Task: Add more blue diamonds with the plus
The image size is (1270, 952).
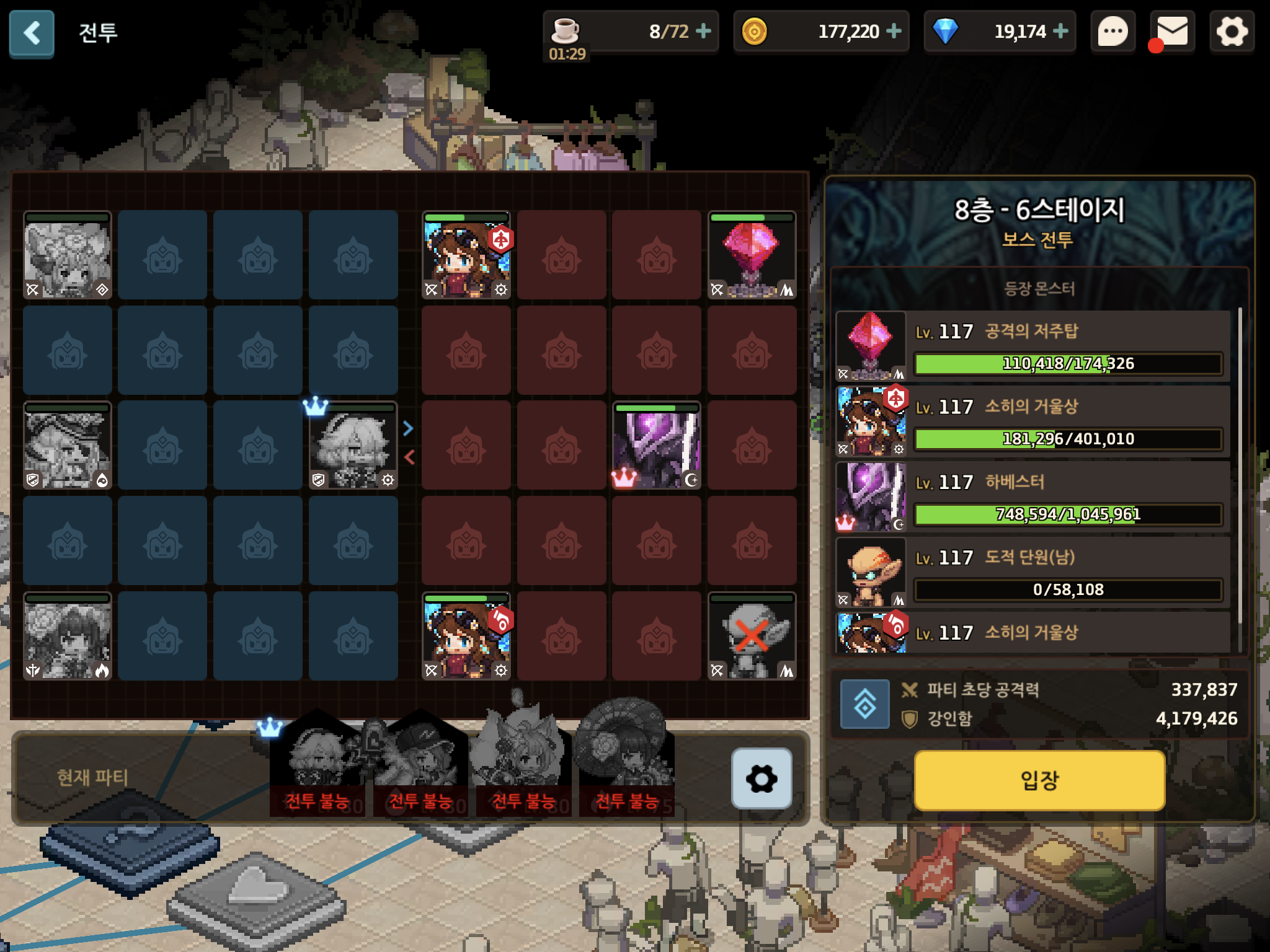Action: pos(1061,31)
